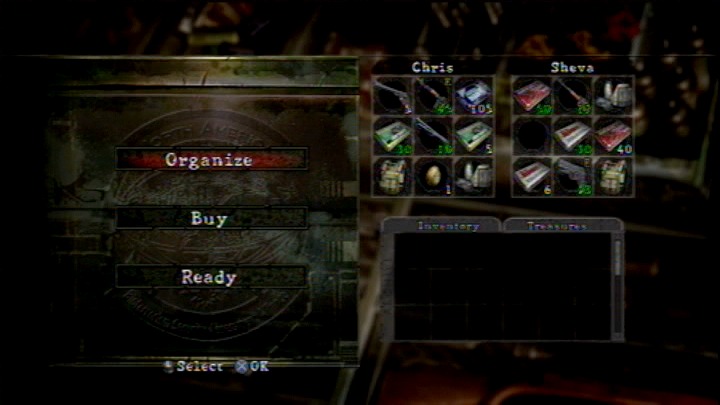Choose Ready to start the mission

(x=209, y=277)
